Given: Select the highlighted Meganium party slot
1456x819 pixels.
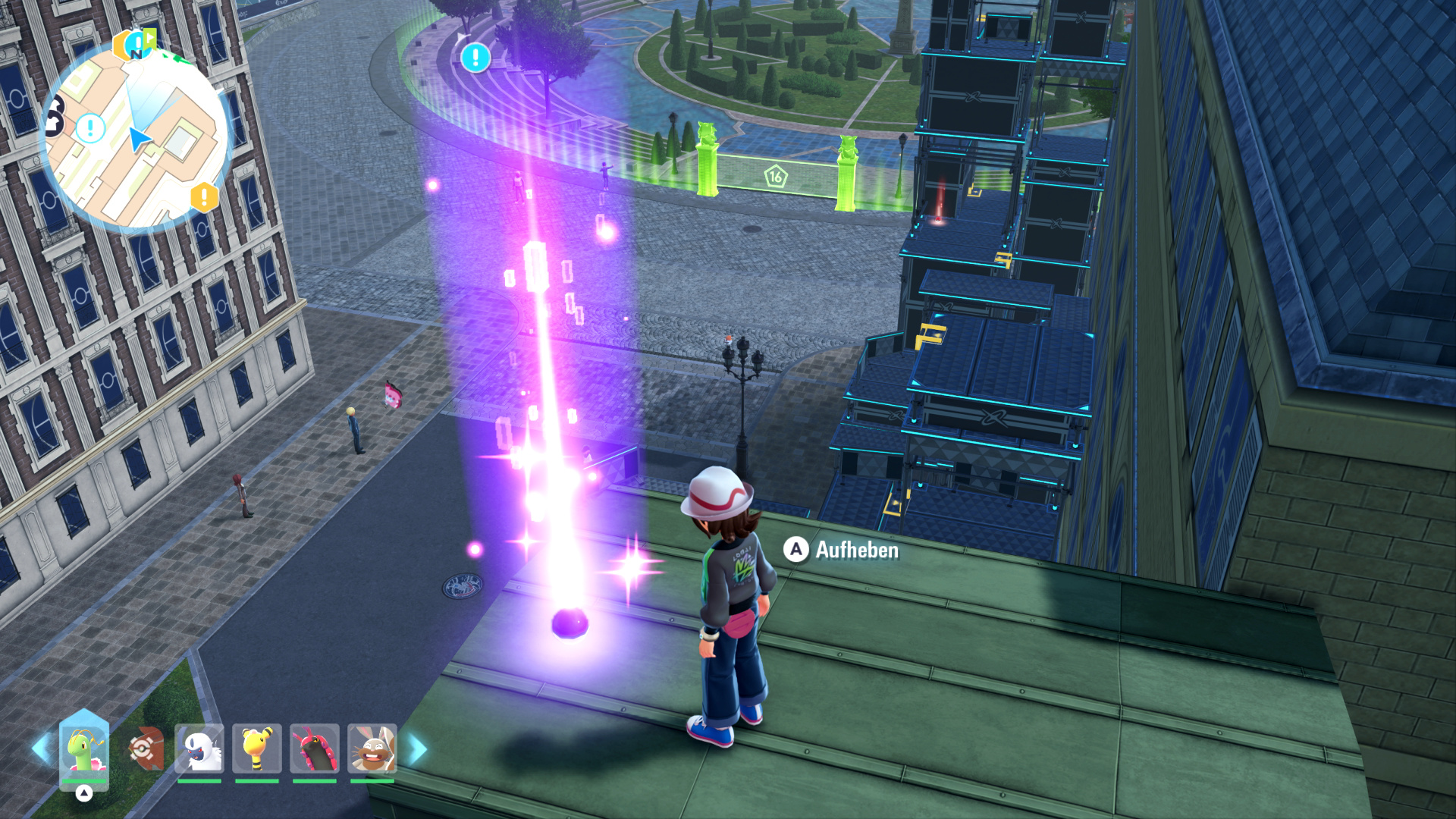Looking at the screenshot, I should [84, 749].
